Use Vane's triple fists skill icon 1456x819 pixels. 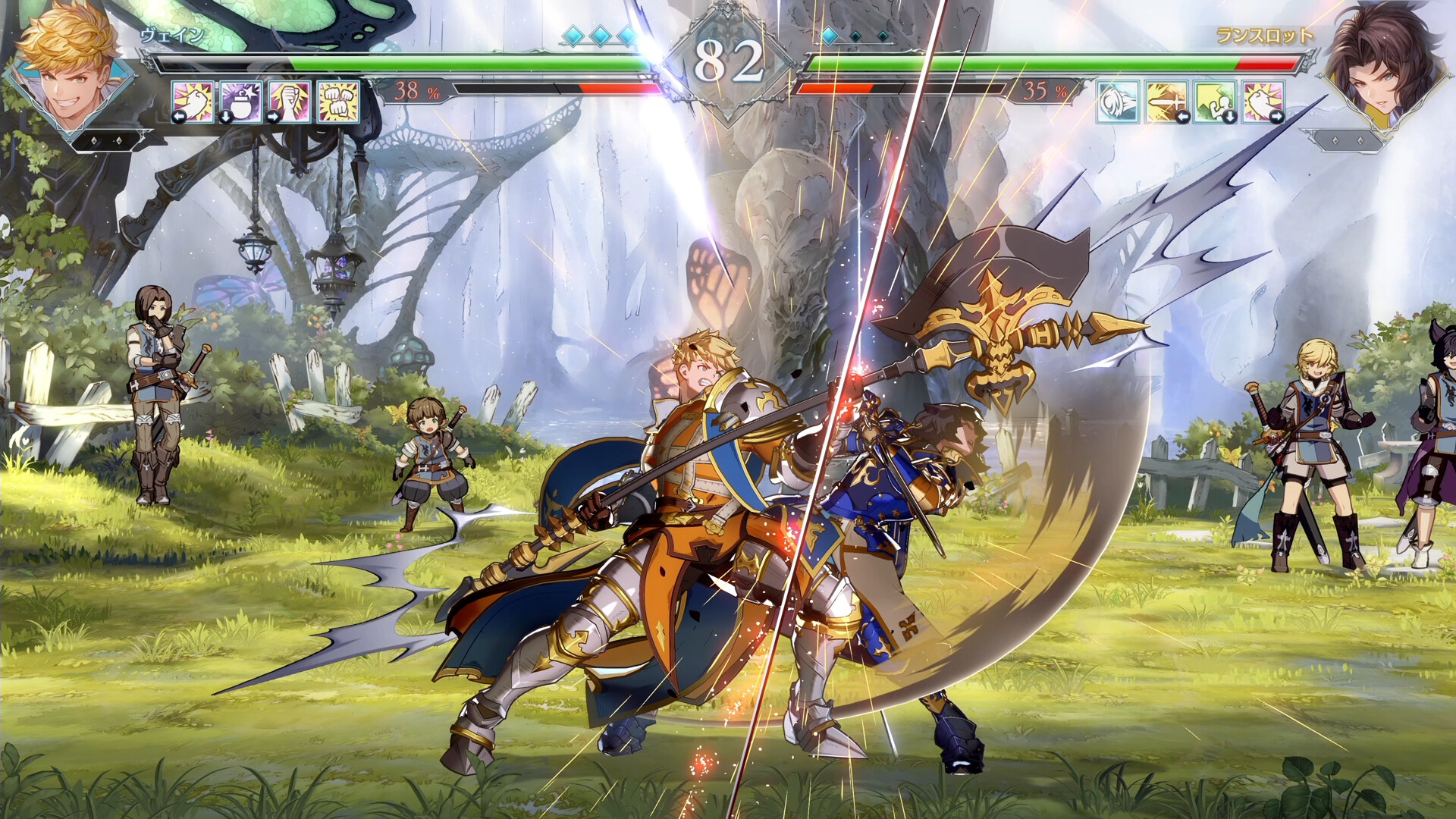(337, 101)
